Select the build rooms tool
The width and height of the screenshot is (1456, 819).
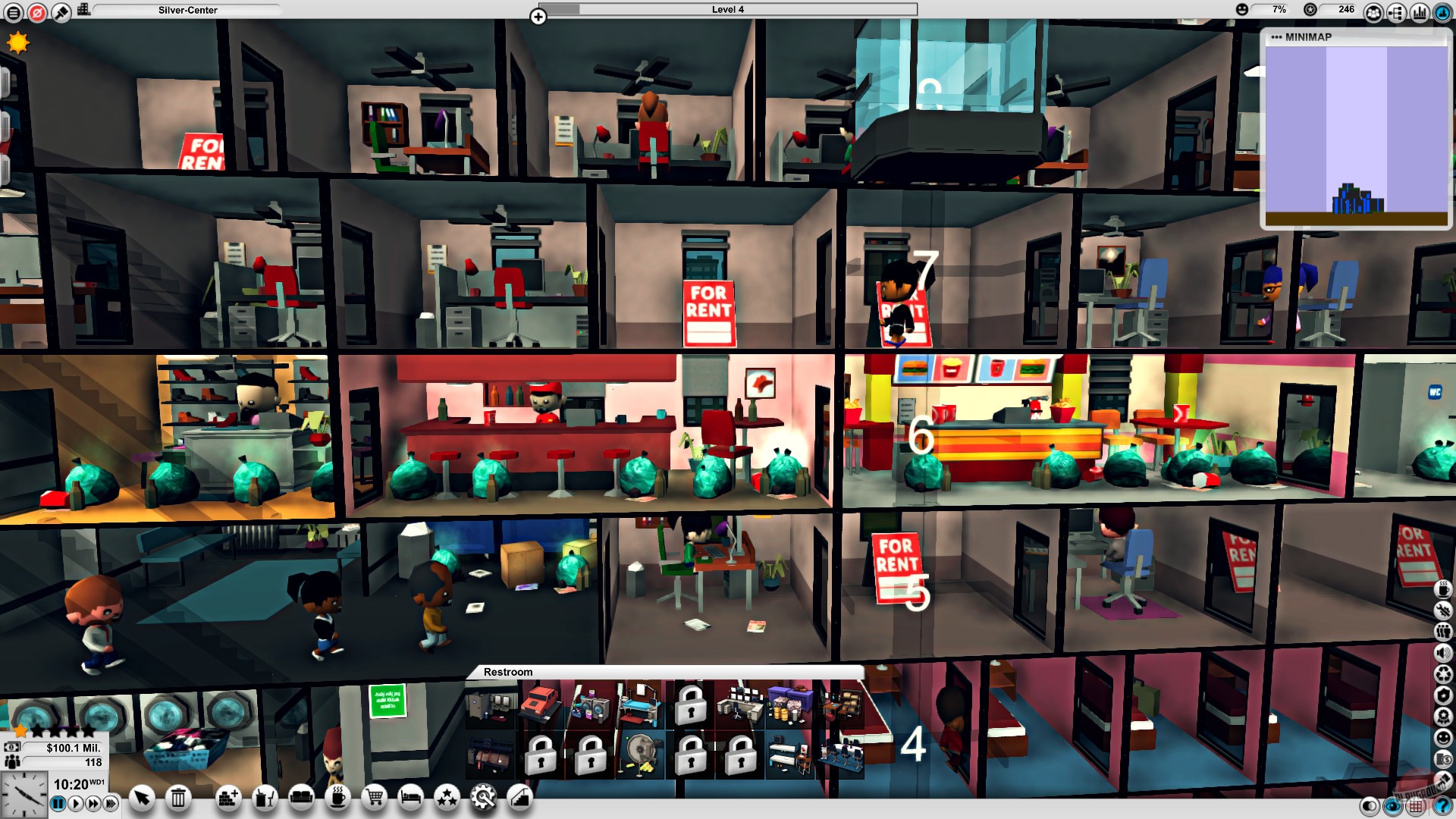click(227, 799)
